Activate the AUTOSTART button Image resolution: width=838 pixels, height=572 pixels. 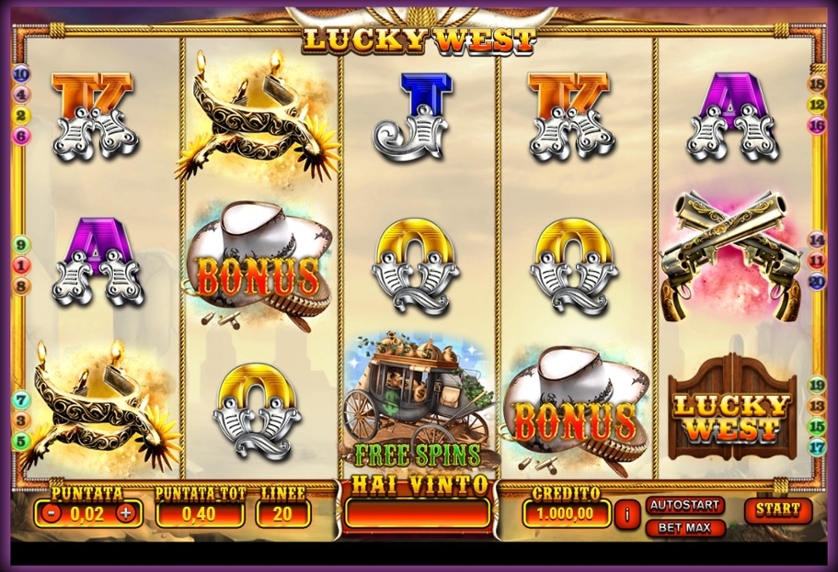tap(684, 505)
